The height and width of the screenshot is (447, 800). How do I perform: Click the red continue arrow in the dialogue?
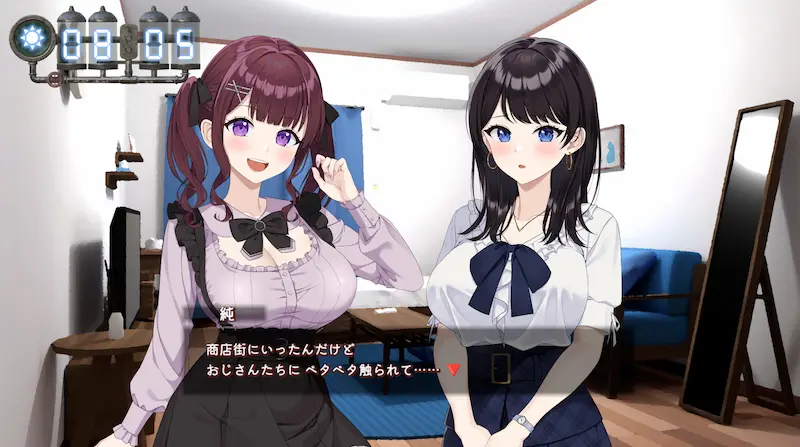454,369
